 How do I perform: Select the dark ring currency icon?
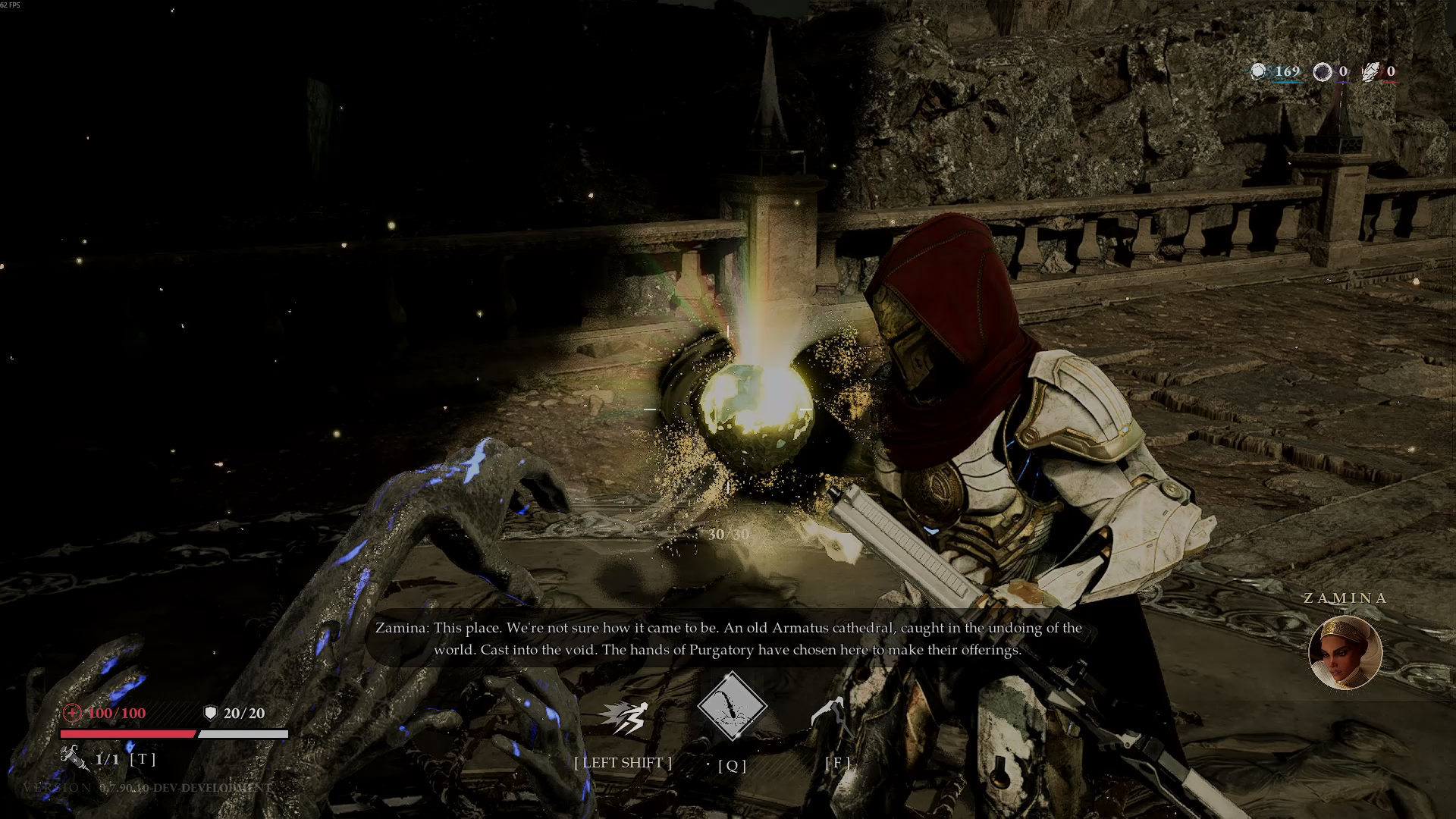tap(1323, 72)
